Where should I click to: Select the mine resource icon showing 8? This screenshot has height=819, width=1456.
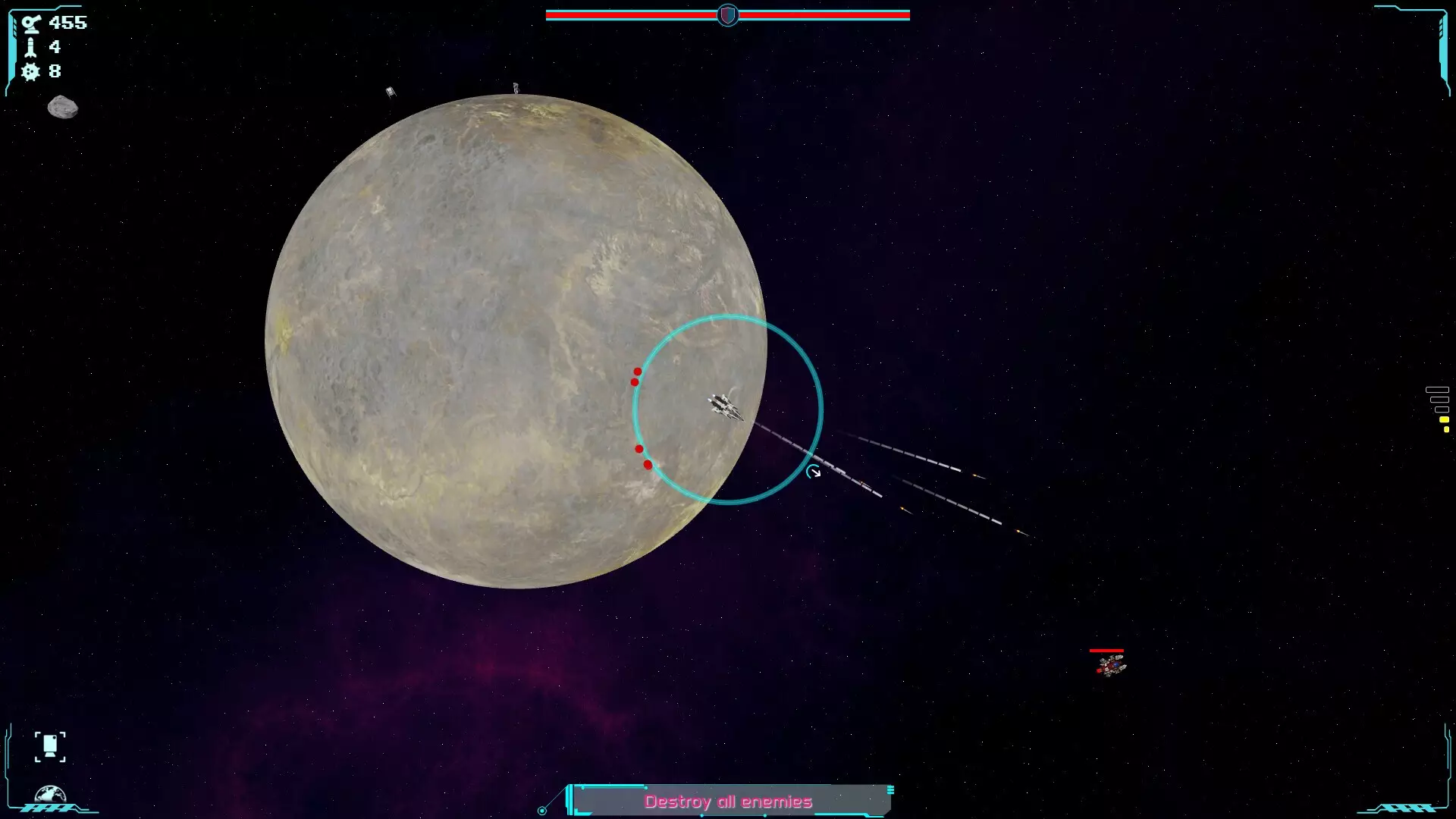tap(29, 71)
